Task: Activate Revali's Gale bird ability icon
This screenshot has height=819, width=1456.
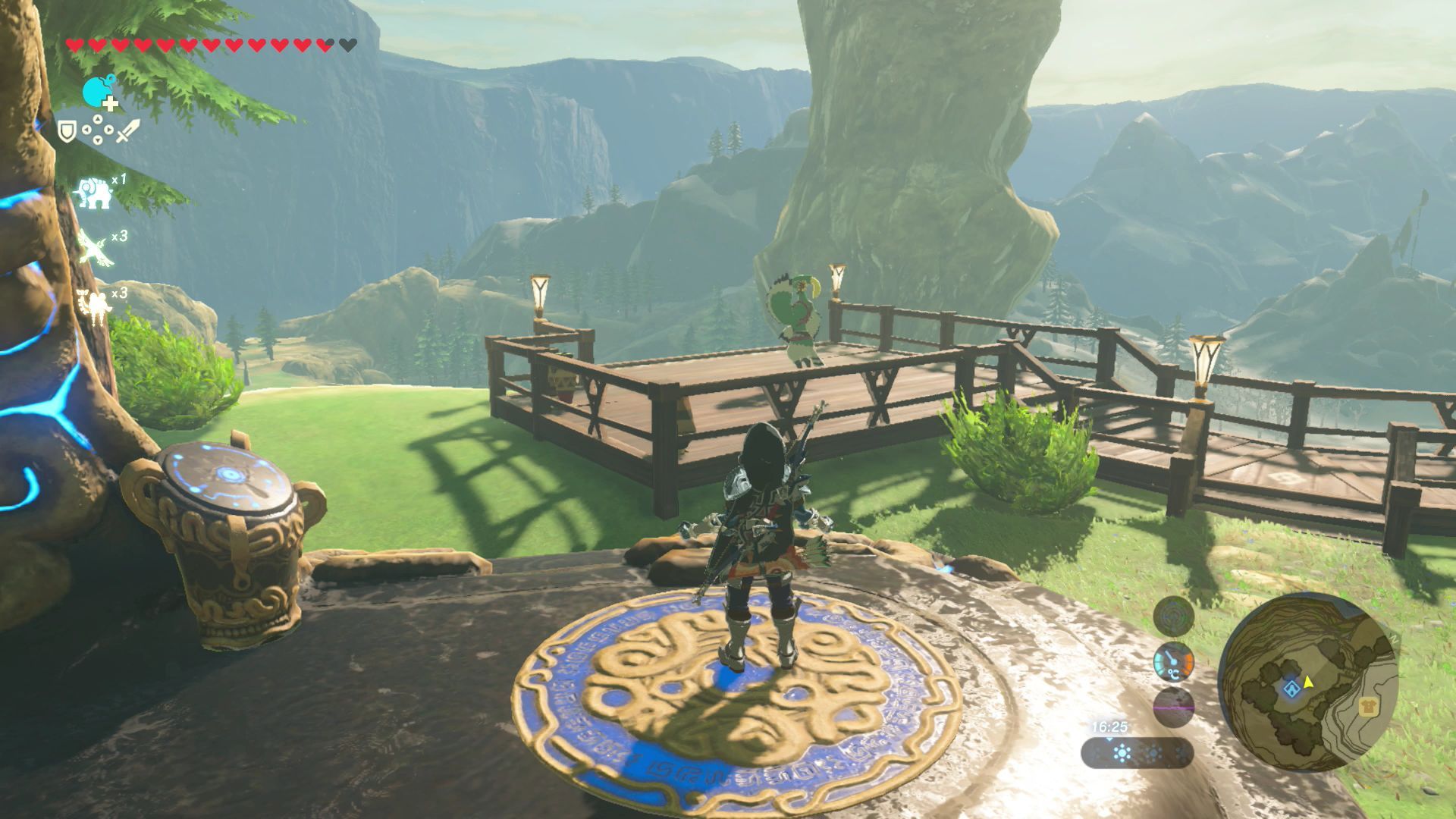Action: [x=96, y=248]
